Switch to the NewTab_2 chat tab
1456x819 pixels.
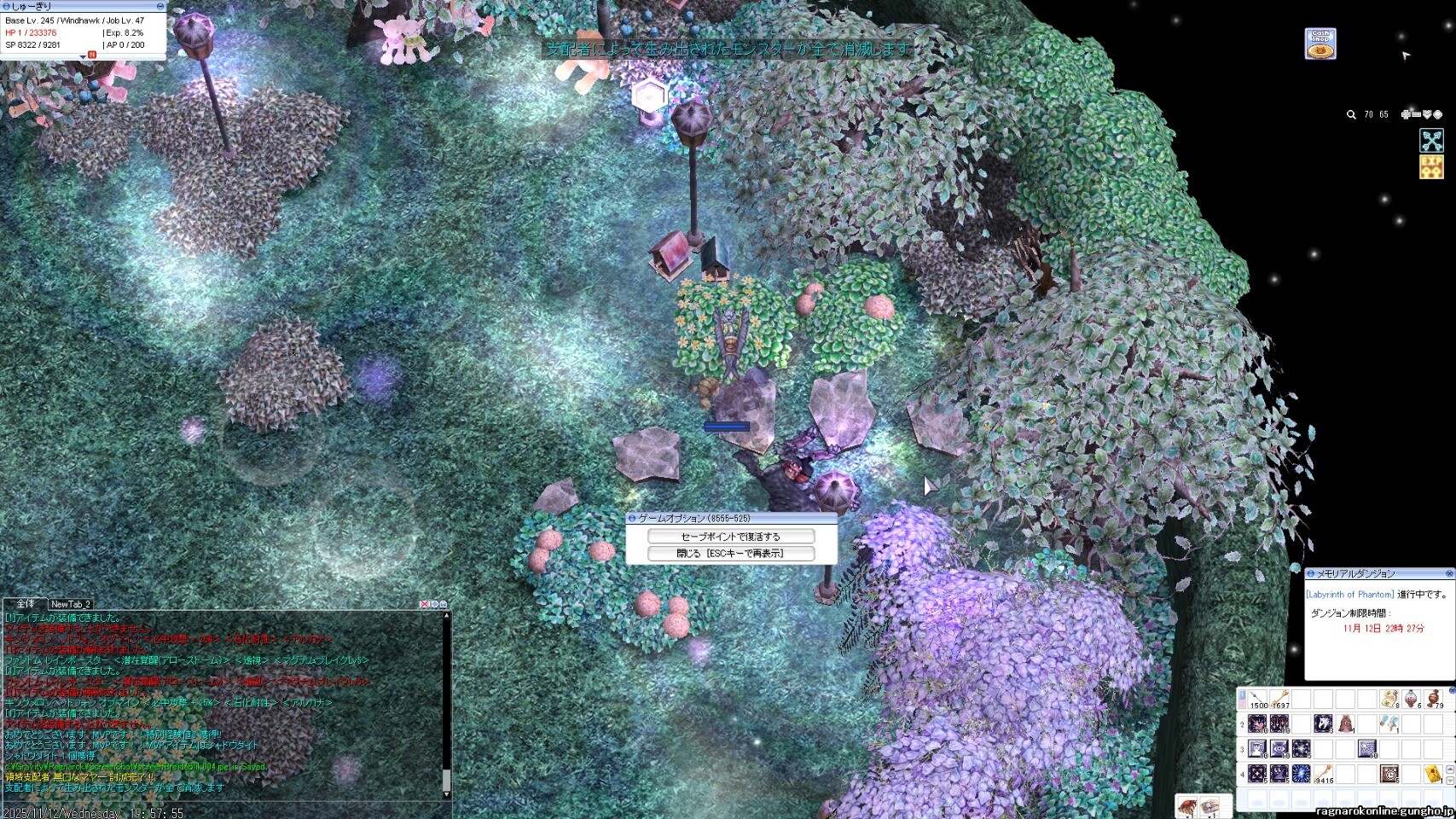coord(71,604)
